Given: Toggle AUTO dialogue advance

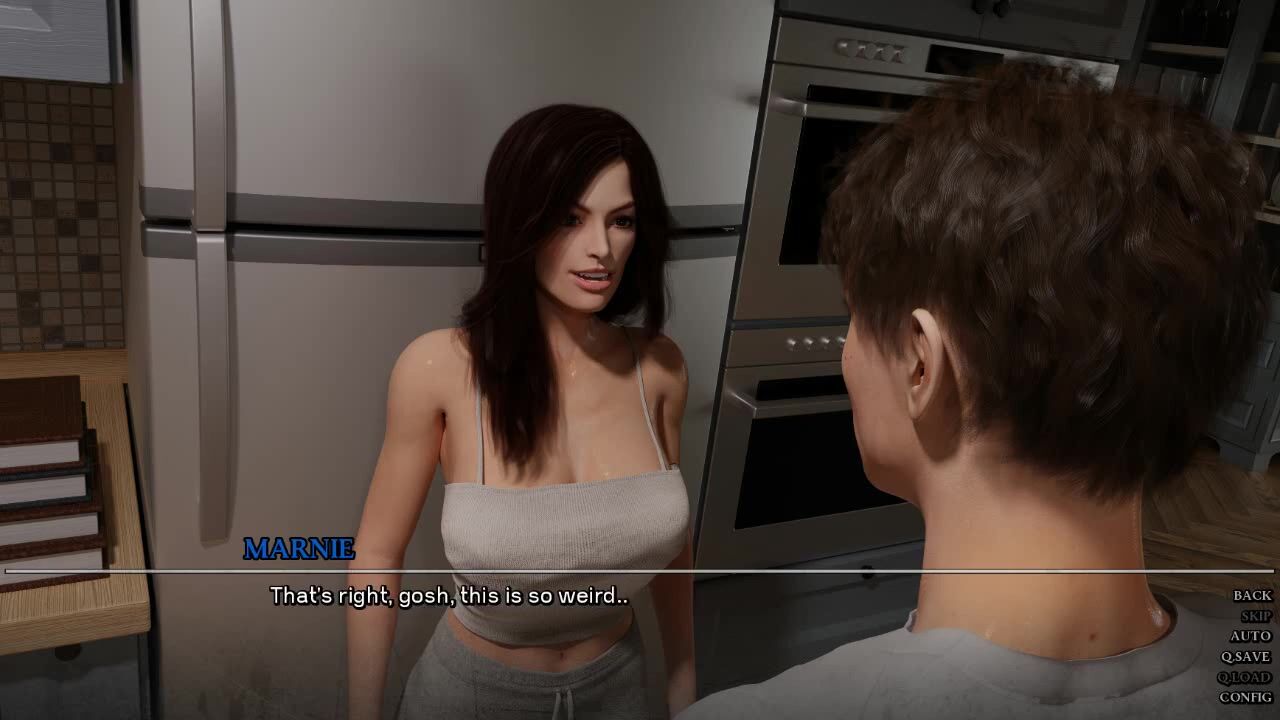Looking at the screenshot, I should coord(1250,636).
